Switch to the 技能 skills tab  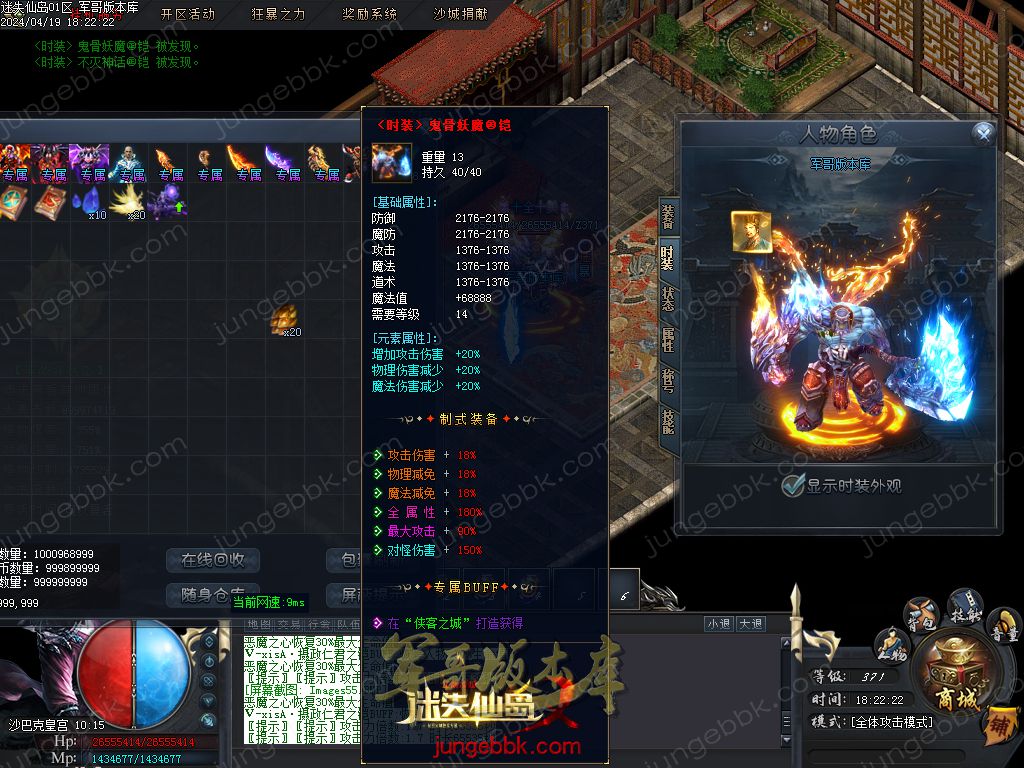coord(668,420)
